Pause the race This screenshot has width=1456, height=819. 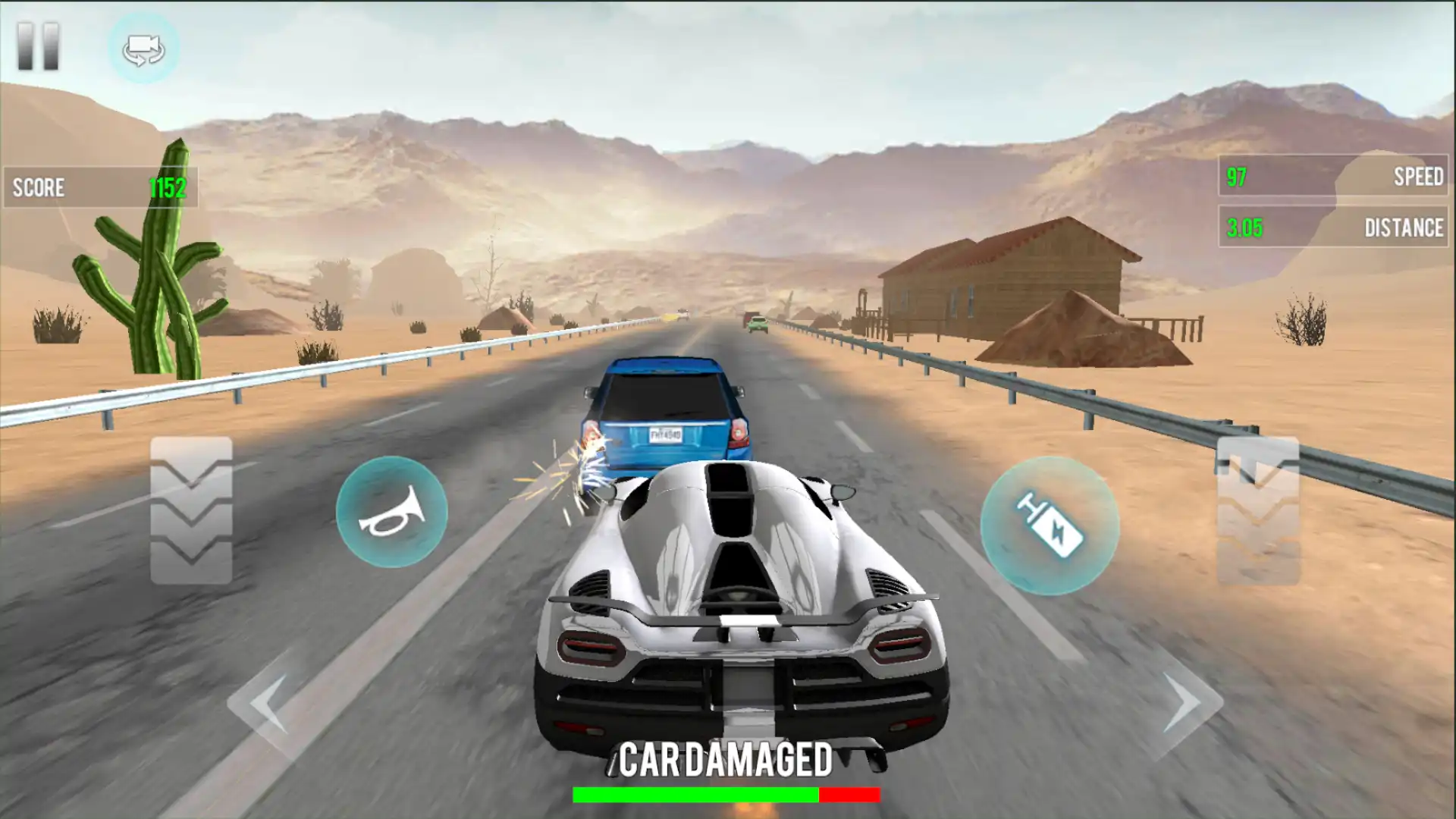click(38, 46)
